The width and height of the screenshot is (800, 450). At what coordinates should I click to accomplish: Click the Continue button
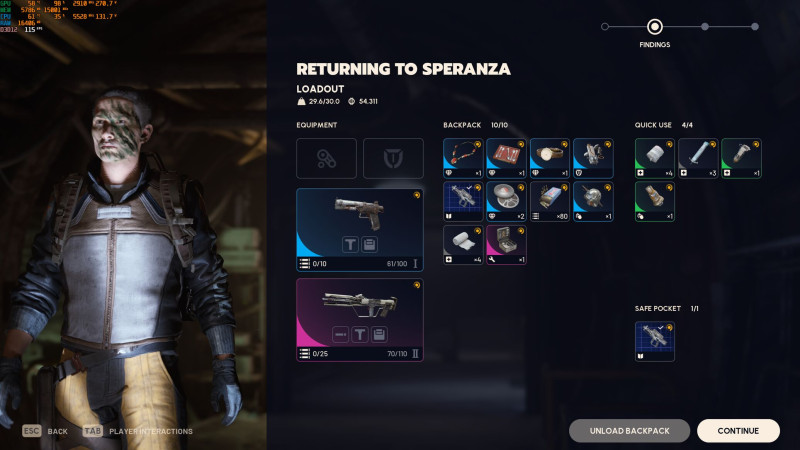click(x=738, y=431)
